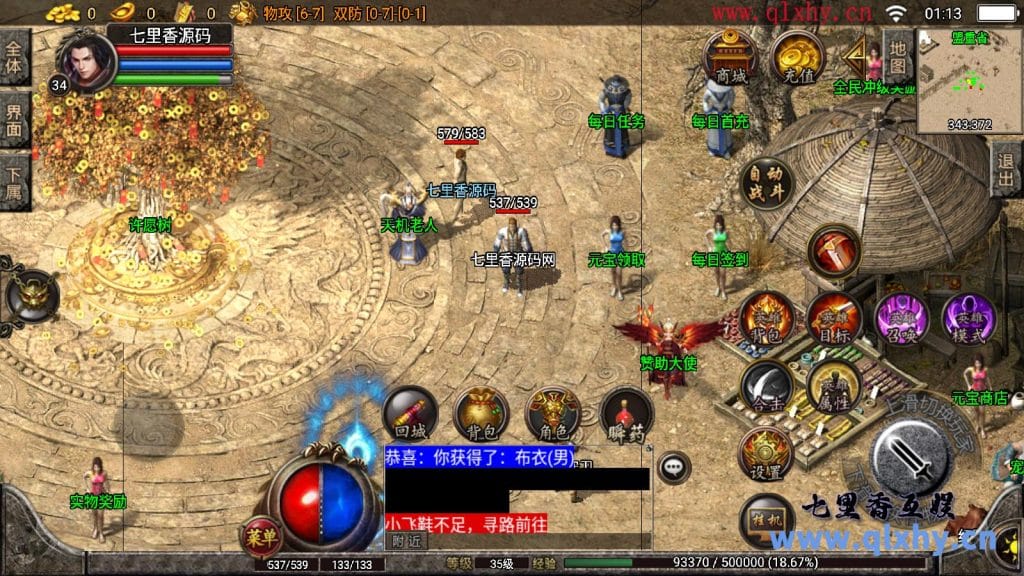
Task: Open the 英雄背包 hero bag
Action: [x=767, y=318]
